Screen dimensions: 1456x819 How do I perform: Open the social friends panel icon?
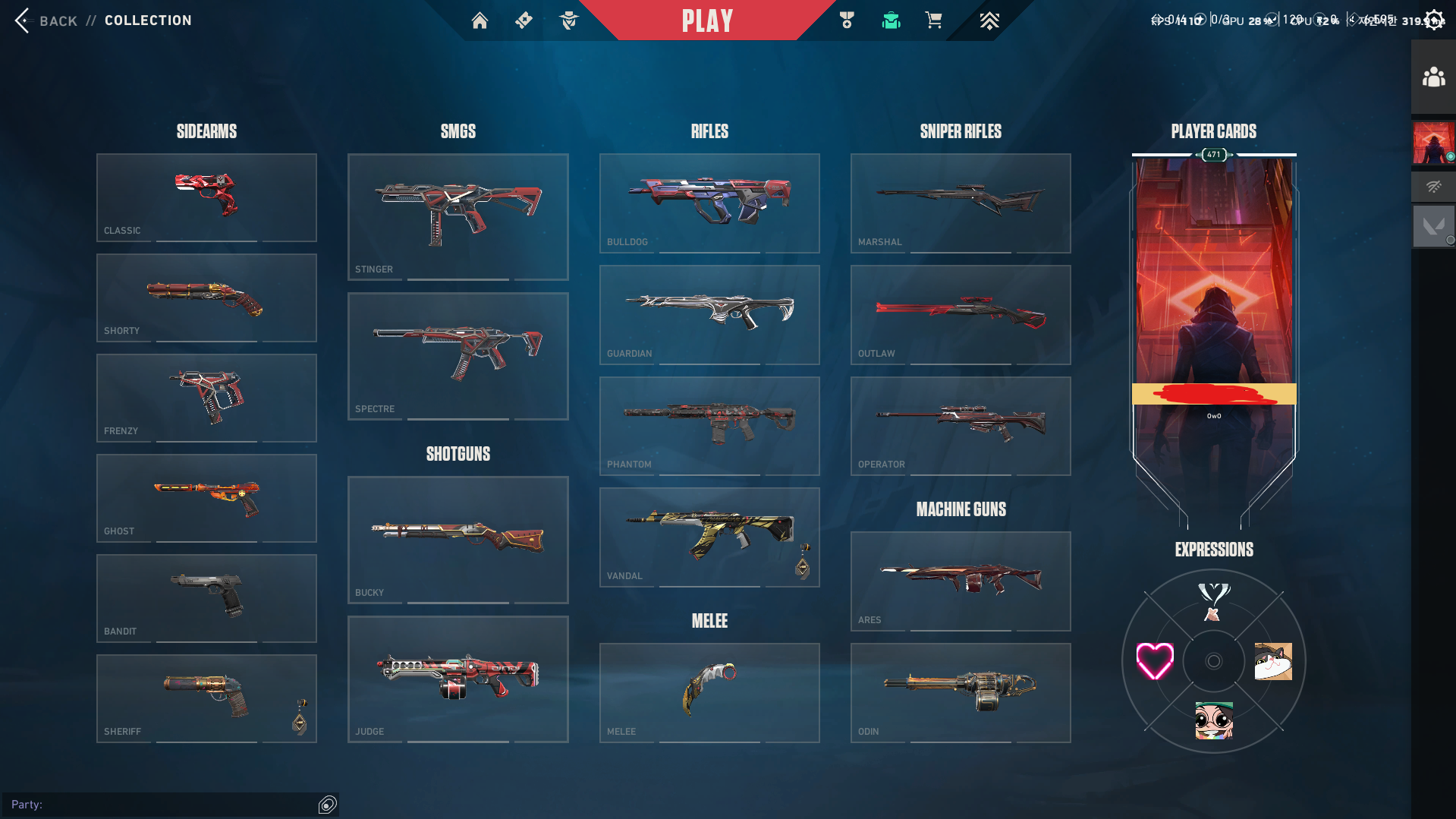click(x=1433, y=77)
